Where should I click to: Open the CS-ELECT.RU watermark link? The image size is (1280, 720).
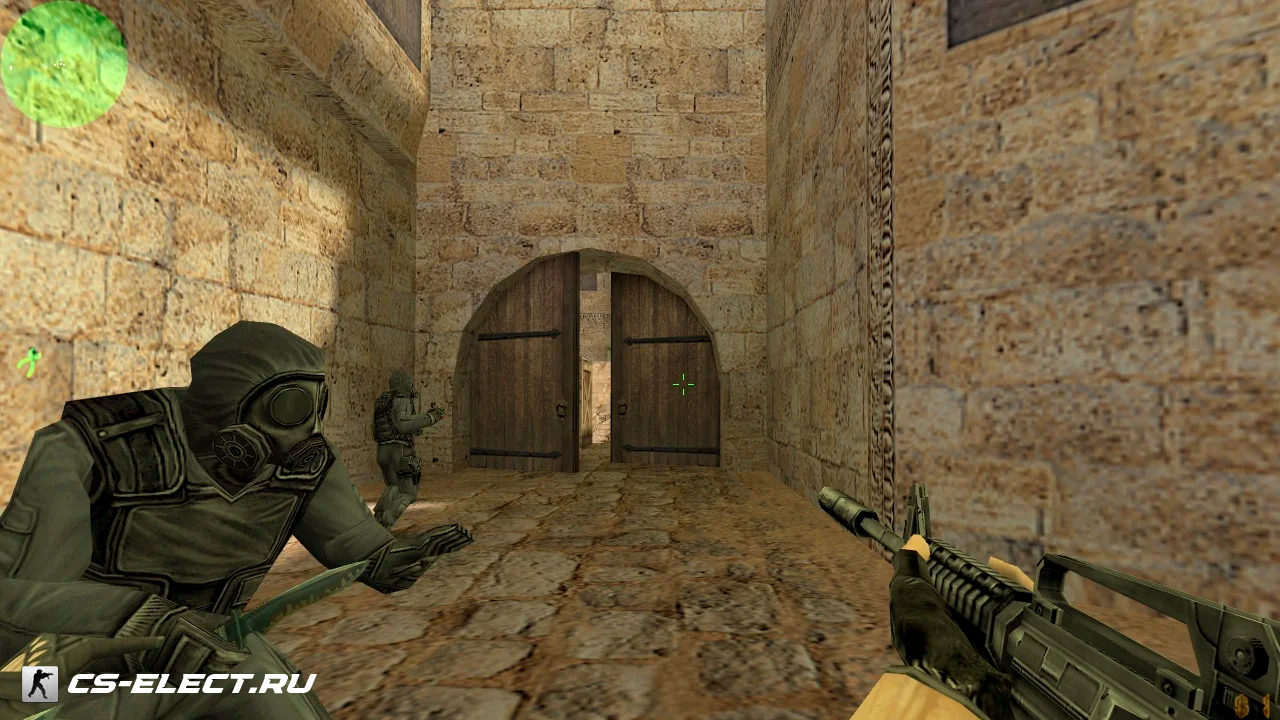(190, 684)
